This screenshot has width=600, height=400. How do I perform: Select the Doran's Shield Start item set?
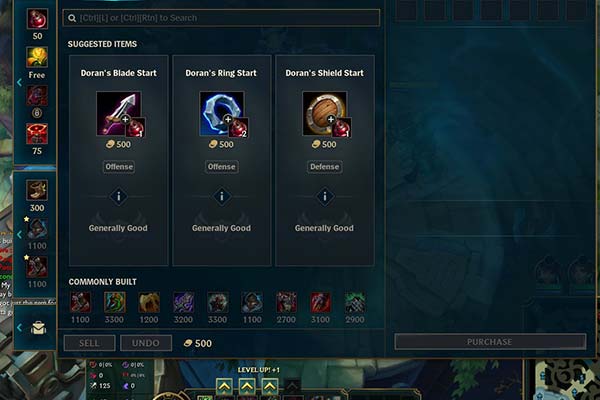(x=324, y=113)
